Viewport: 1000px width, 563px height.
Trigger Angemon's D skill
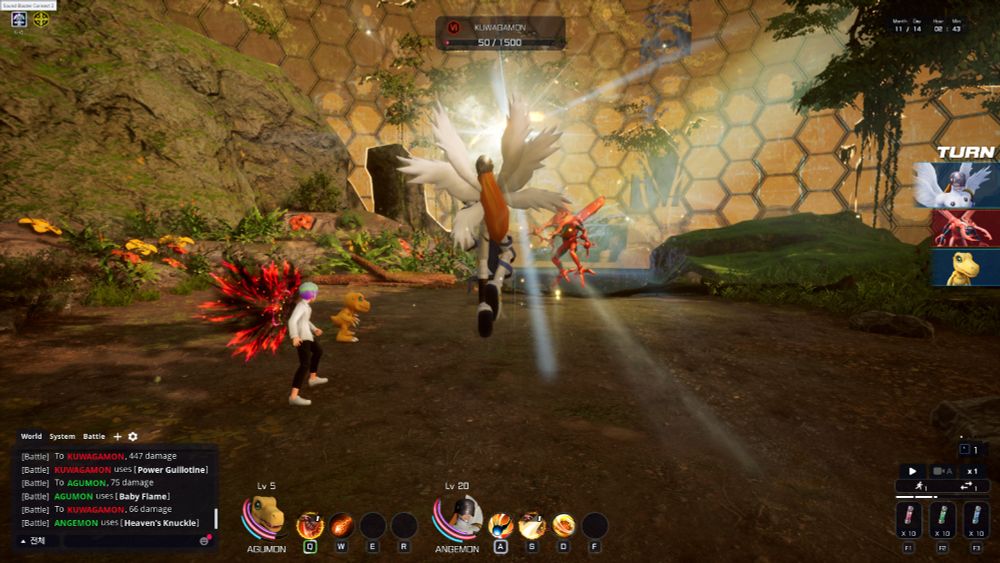(x=564, y=525)
